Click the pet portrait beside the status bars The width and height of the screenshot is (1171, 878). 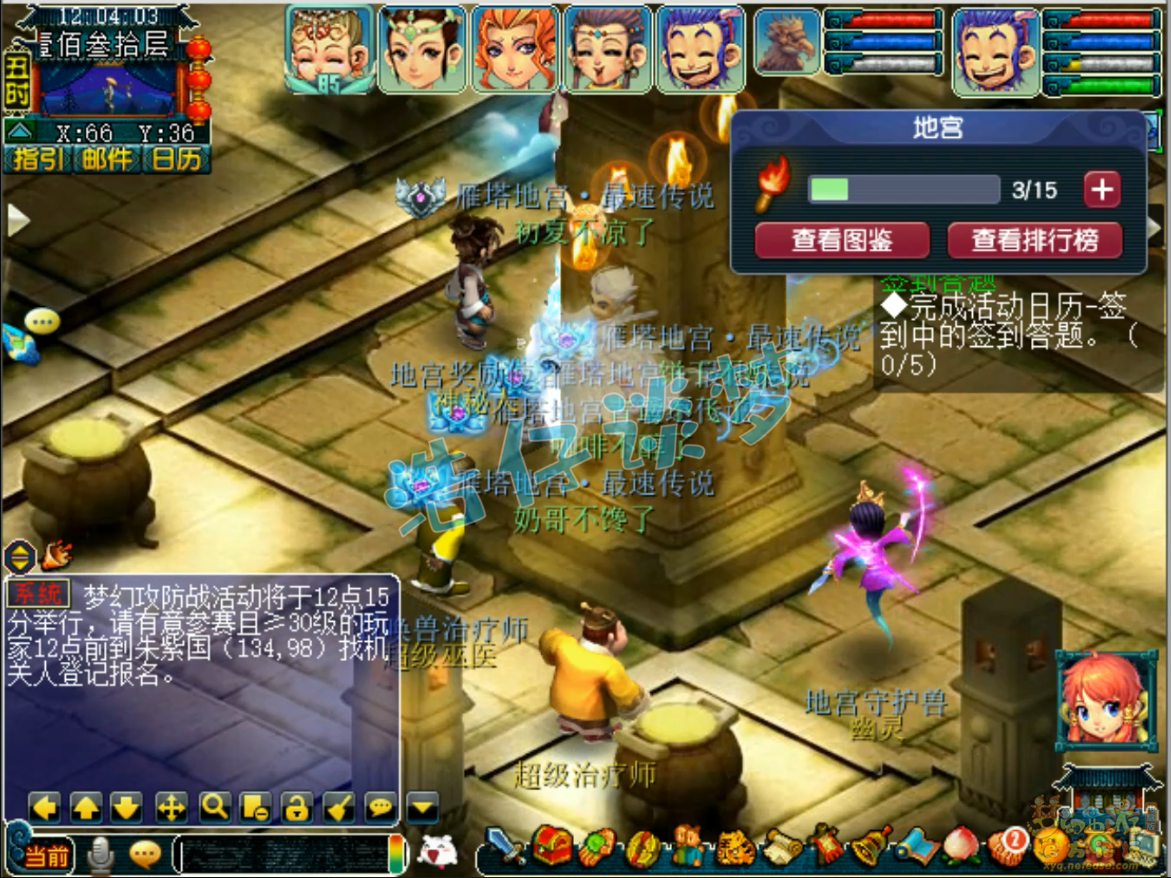pyautogui.click(x=786, y=42)
